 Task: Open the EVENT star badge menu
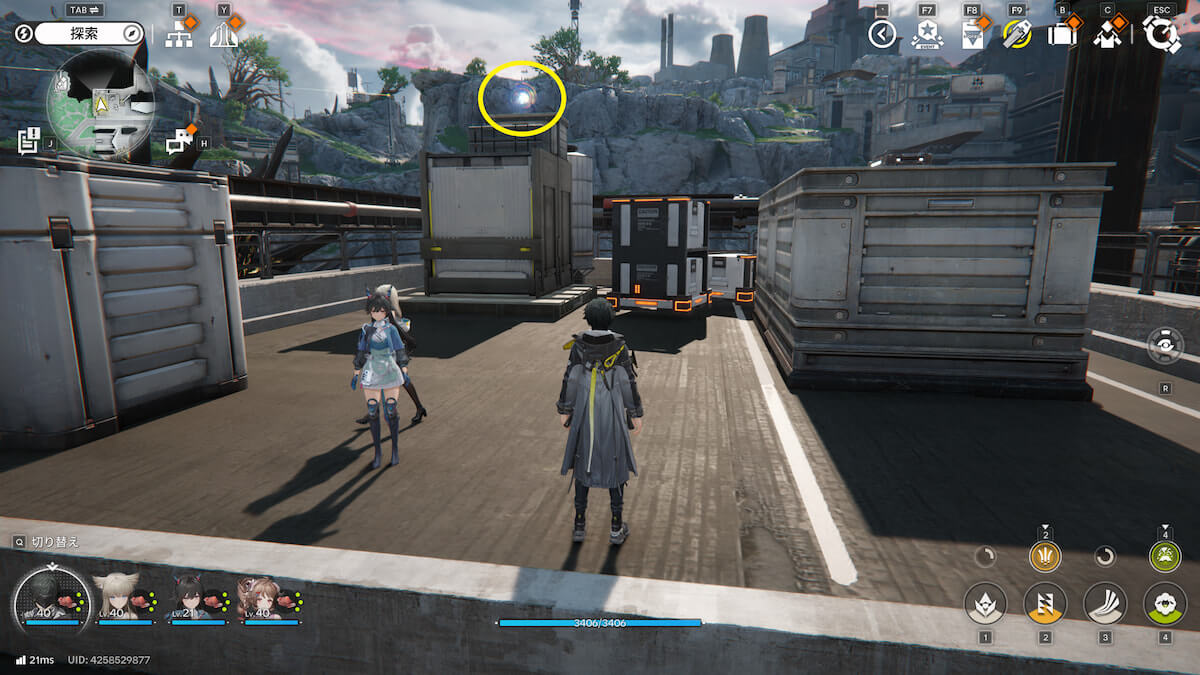click(x=927, y=34)
